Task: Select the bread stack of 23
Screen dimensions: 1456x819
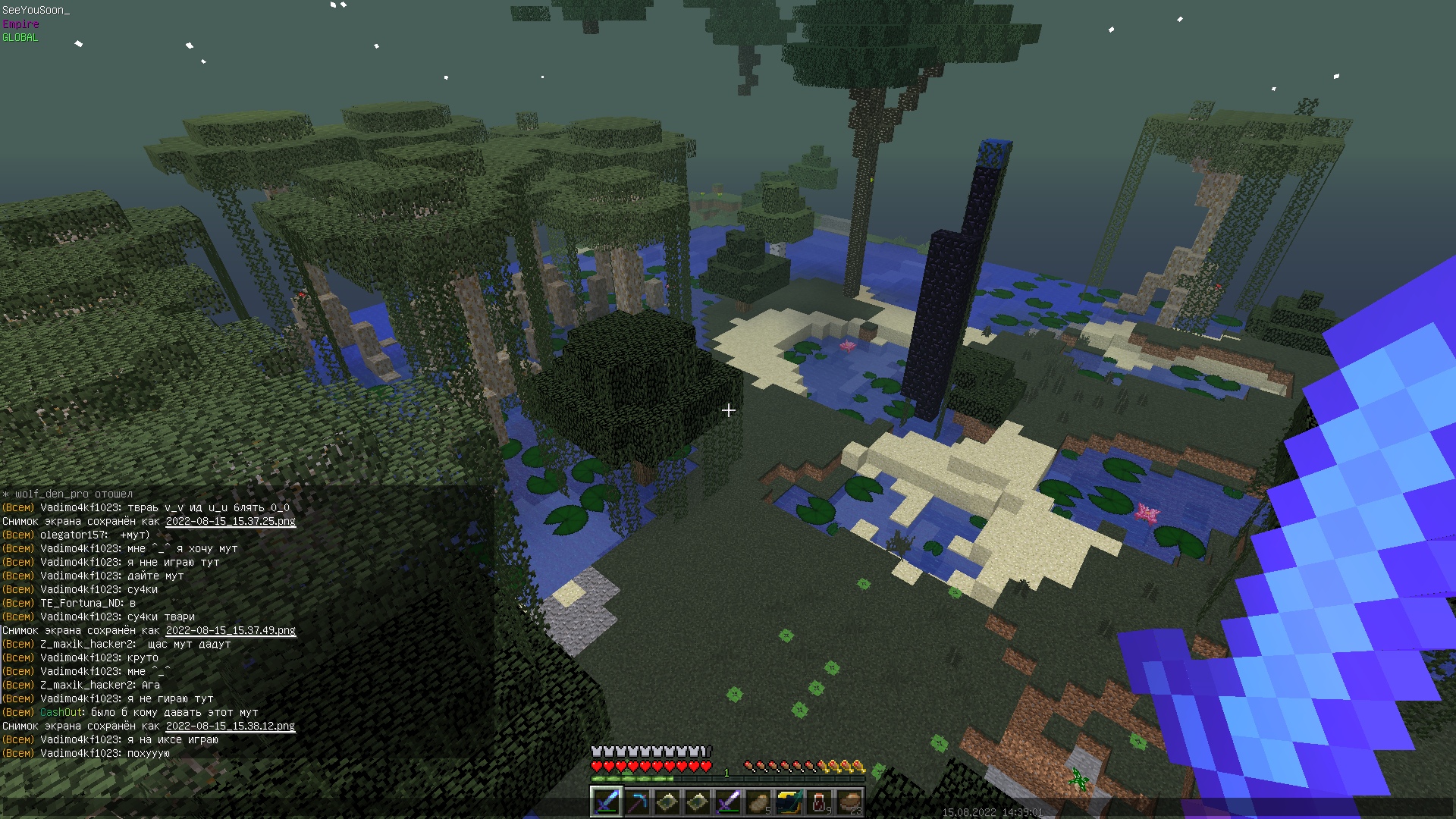Action: [x=849, y=802]
